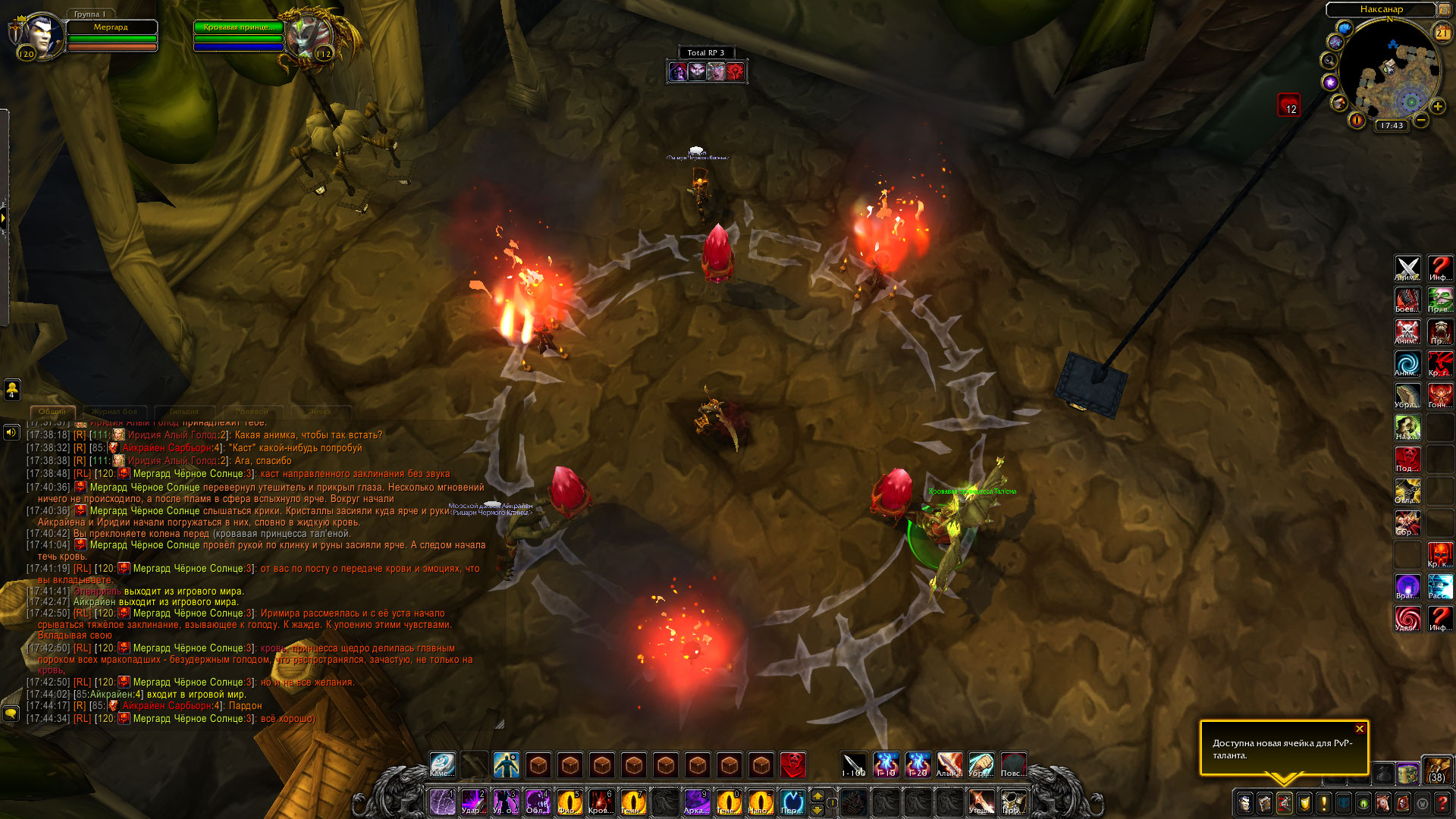Zoom out the minimap with minus button
1456x819 pixels.
(x=1421, y=120)
